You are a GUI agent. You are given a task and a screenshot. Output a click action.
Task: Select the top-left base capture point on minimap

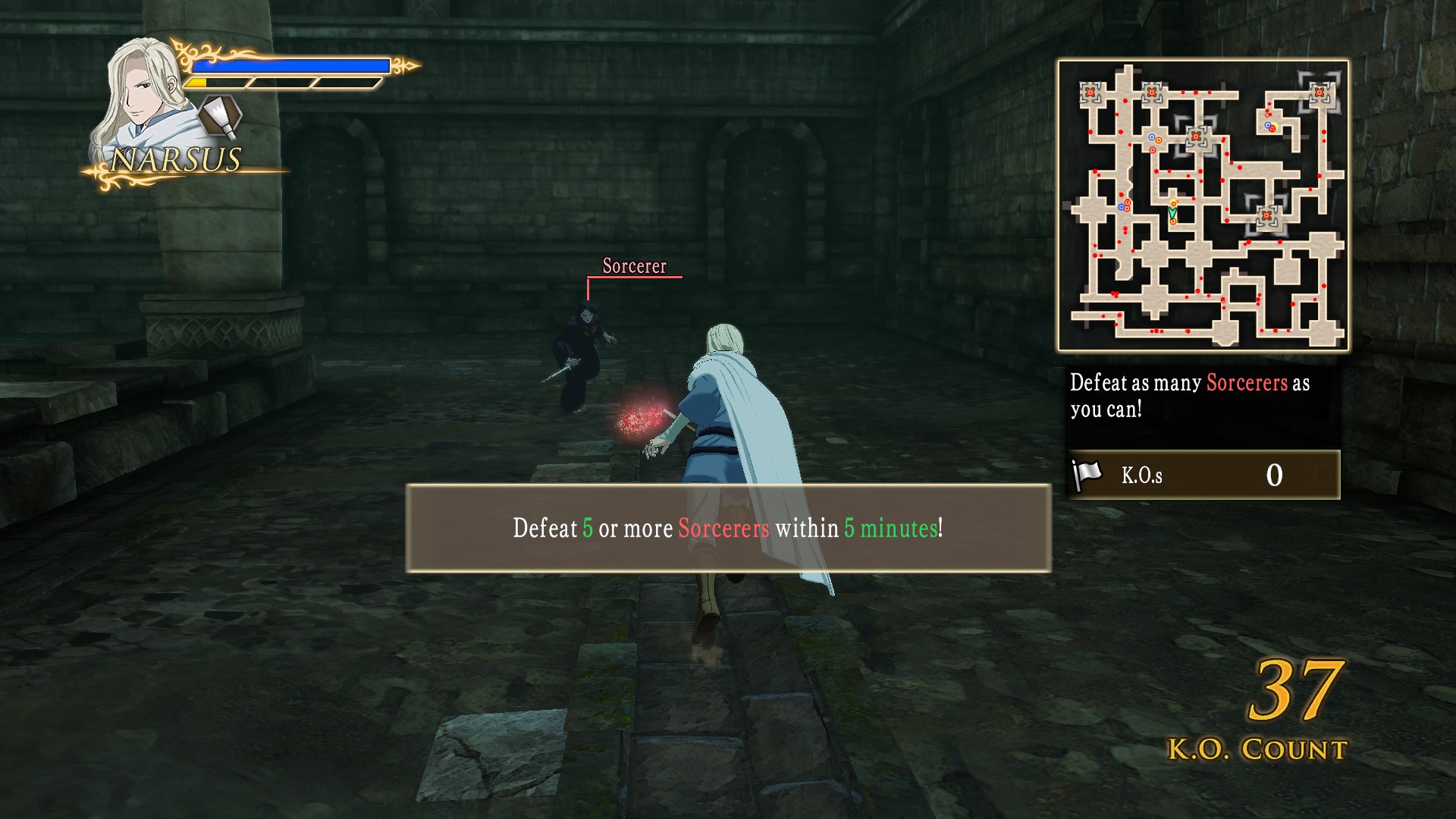(x=1089, y=90)
